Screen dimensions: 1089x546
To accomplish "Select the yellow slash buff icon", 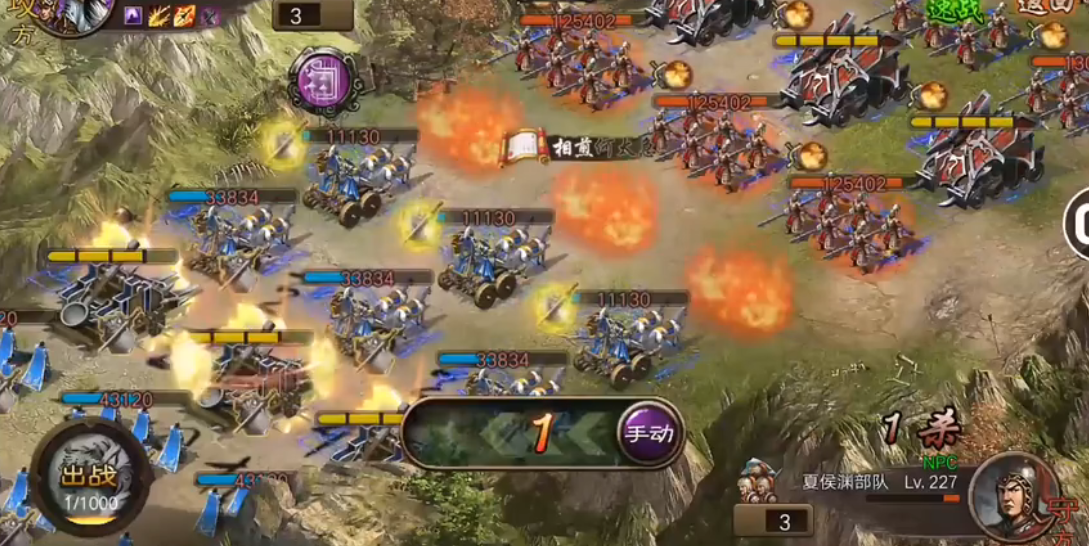I will (159, 15).
